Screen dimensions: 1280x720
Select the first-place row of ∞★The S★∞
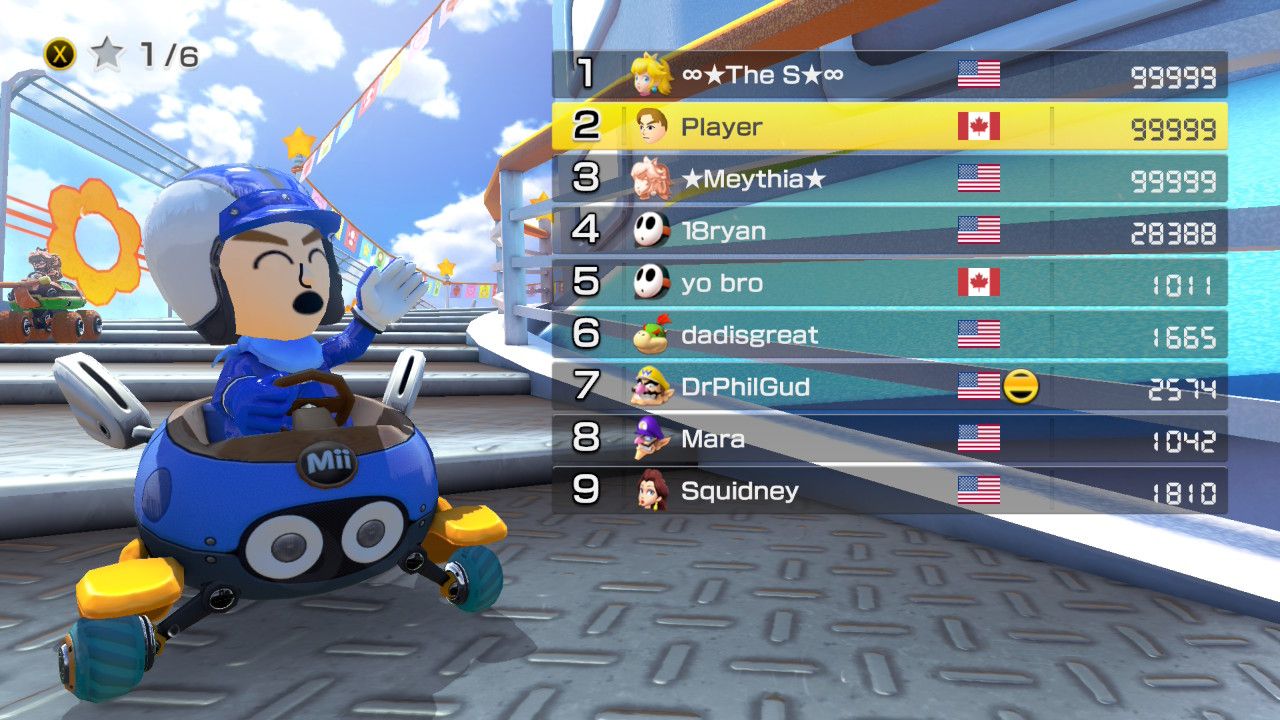[x=890, y=75]
